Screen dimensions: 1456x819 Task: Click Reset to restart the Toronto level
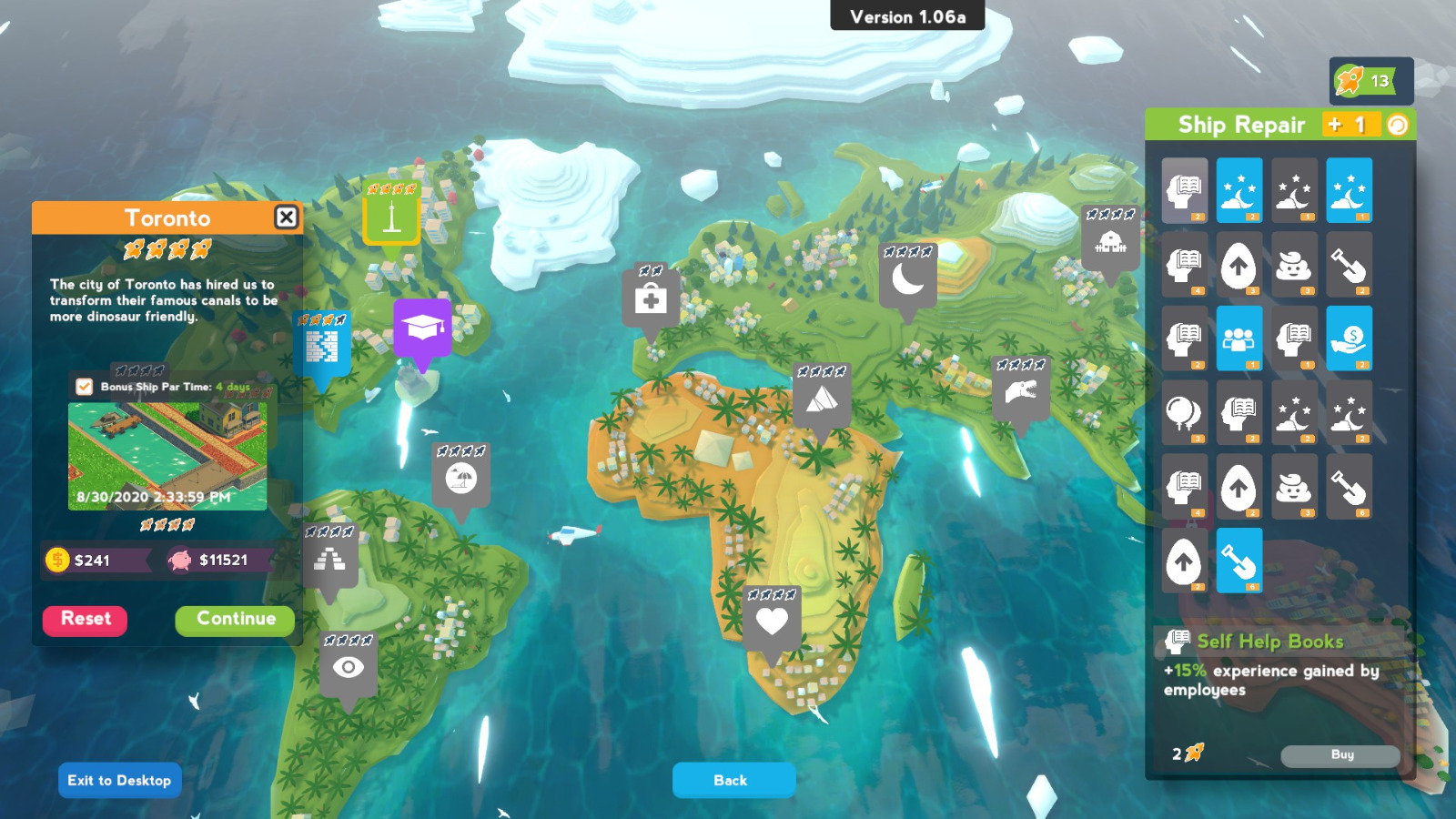(85, 620)
